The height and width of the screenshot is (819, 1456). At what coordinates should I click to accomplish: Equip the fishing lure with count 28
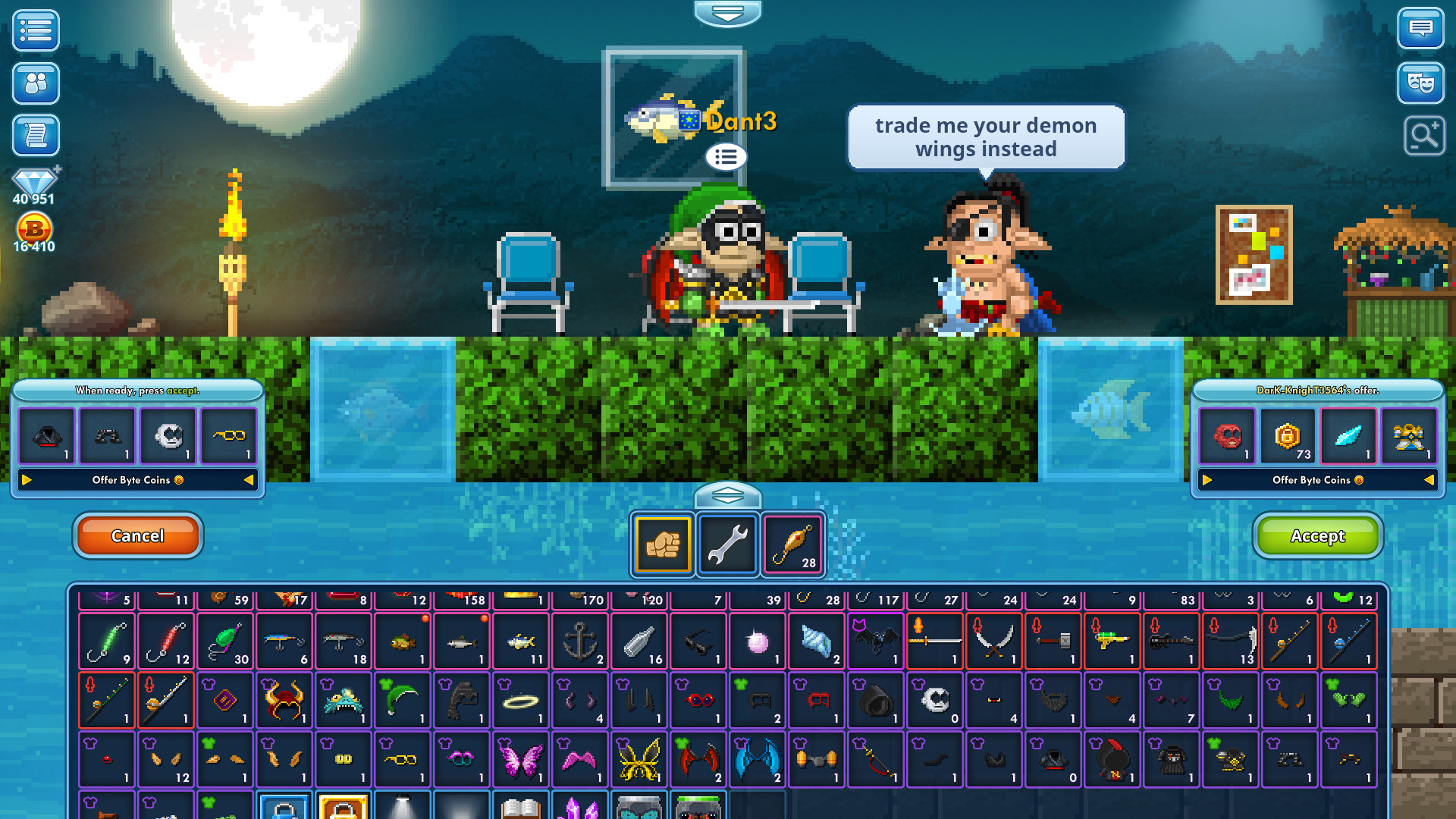(x=792, y=544)
